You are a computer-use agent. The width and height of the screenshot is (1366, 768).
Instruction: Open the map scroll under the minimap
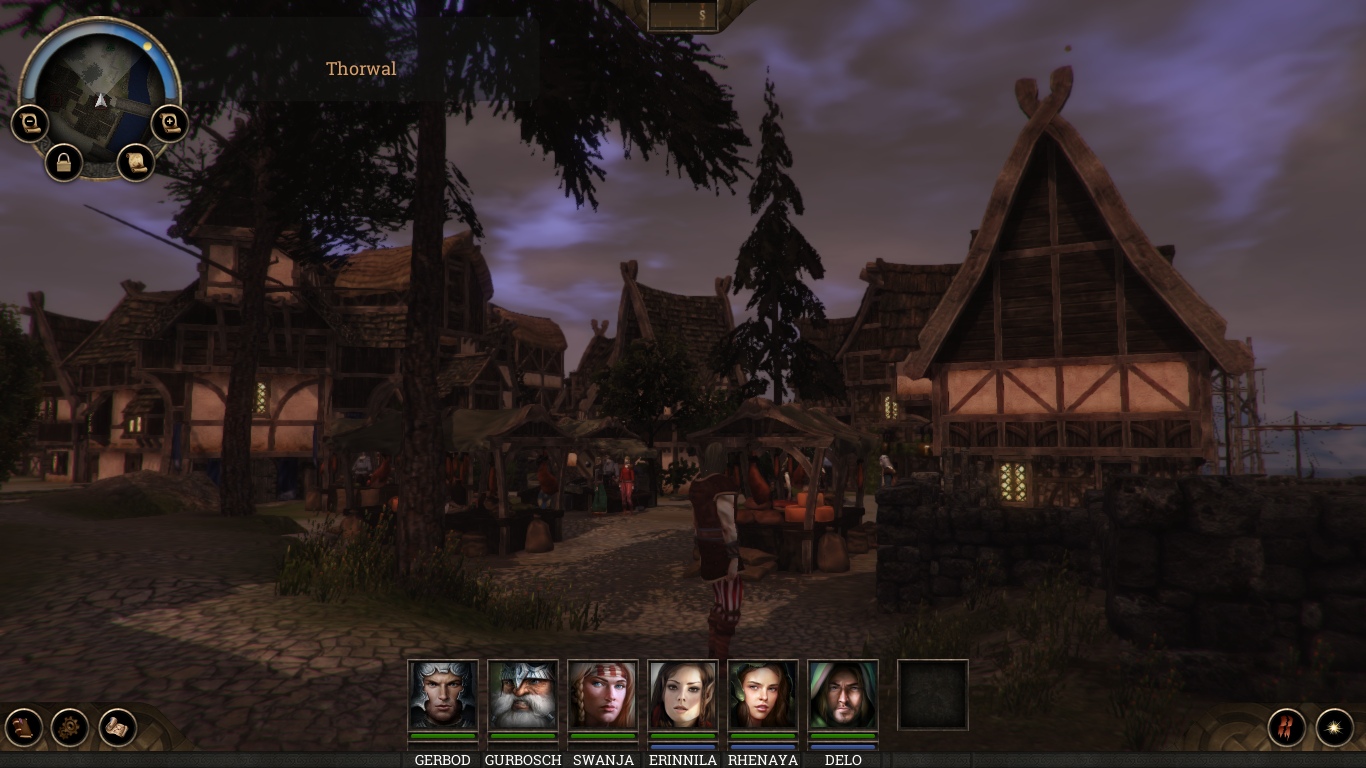coord(136,161)
